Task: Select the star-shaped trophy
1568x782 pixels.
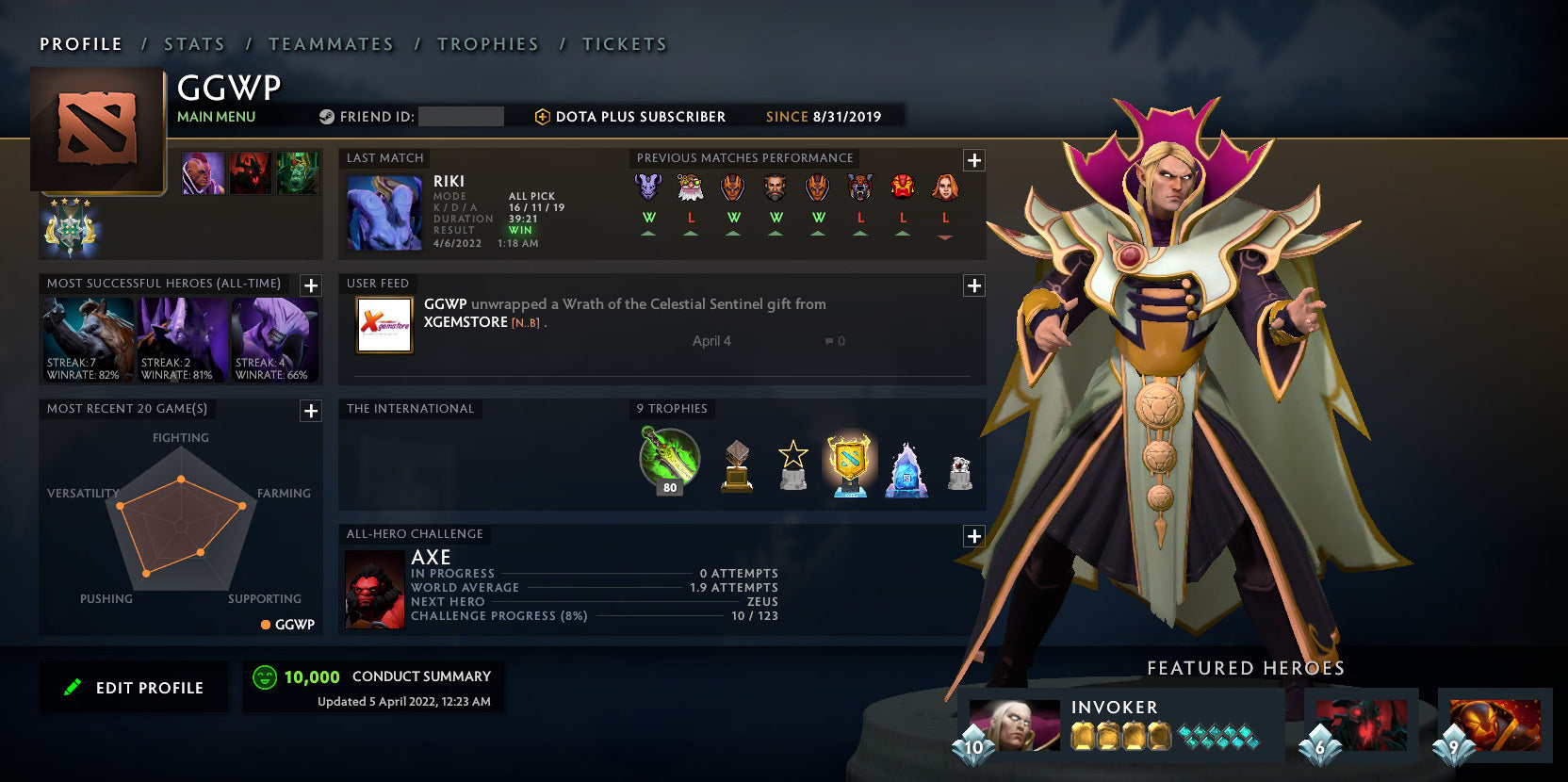Action: pyautogui.click(x=794, y=464)
